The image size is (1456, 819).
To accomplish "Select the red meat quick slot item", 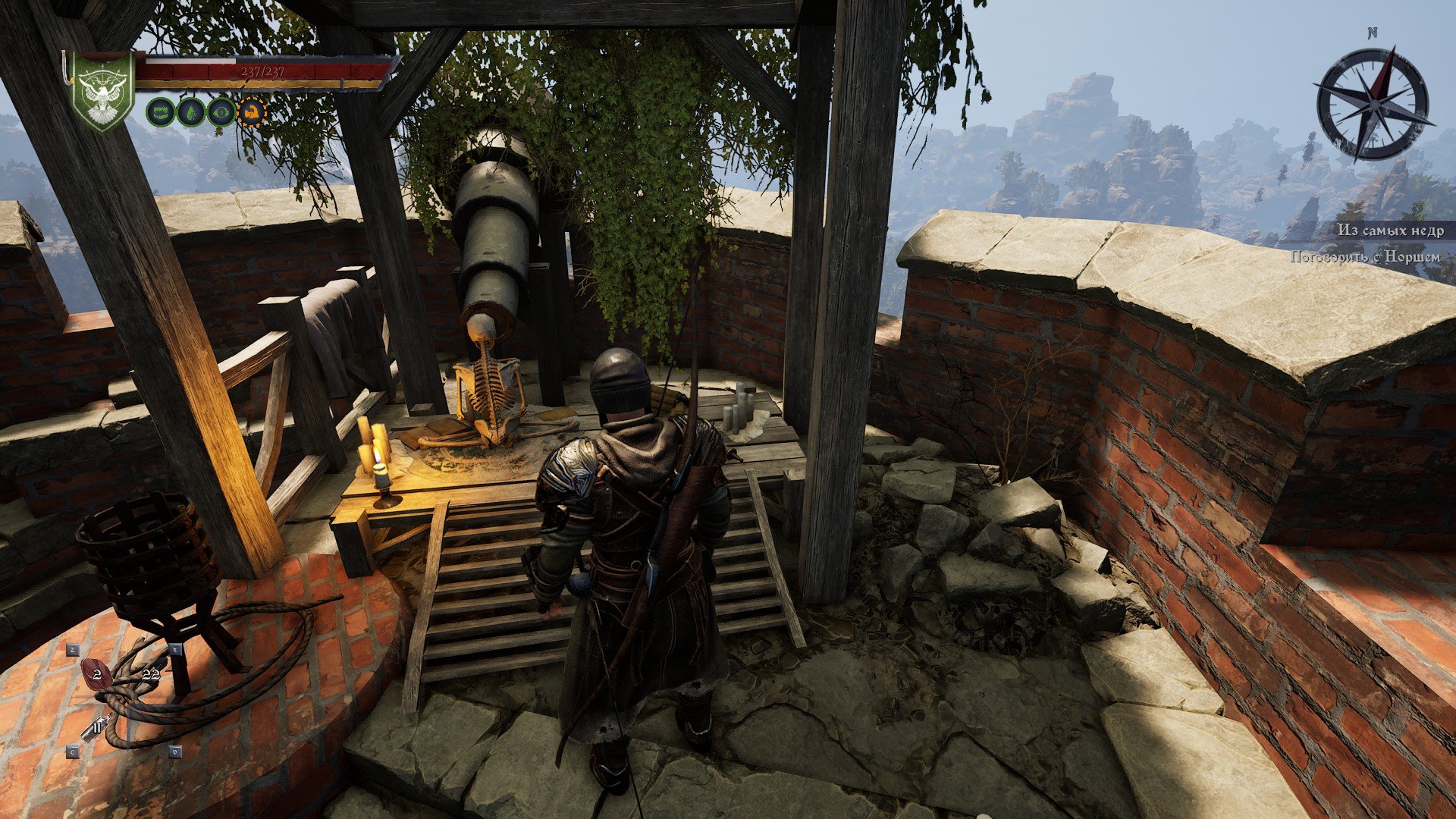I will [97, 673].
